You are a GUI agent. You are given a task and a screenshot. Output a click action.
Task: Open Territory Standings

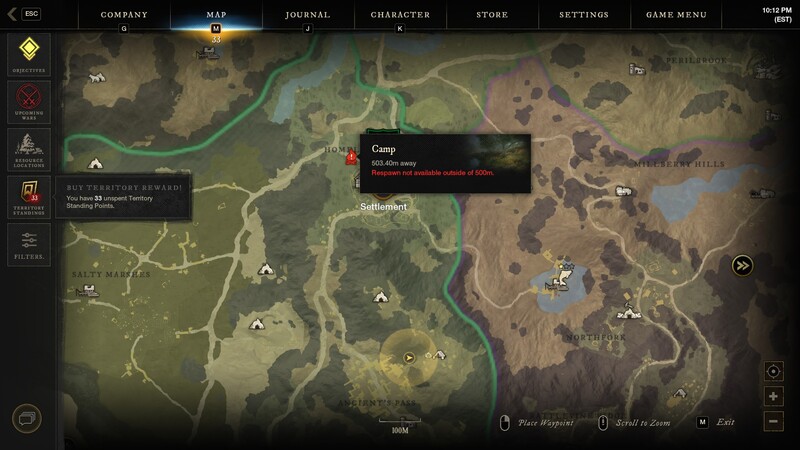[x=28, y=197]
